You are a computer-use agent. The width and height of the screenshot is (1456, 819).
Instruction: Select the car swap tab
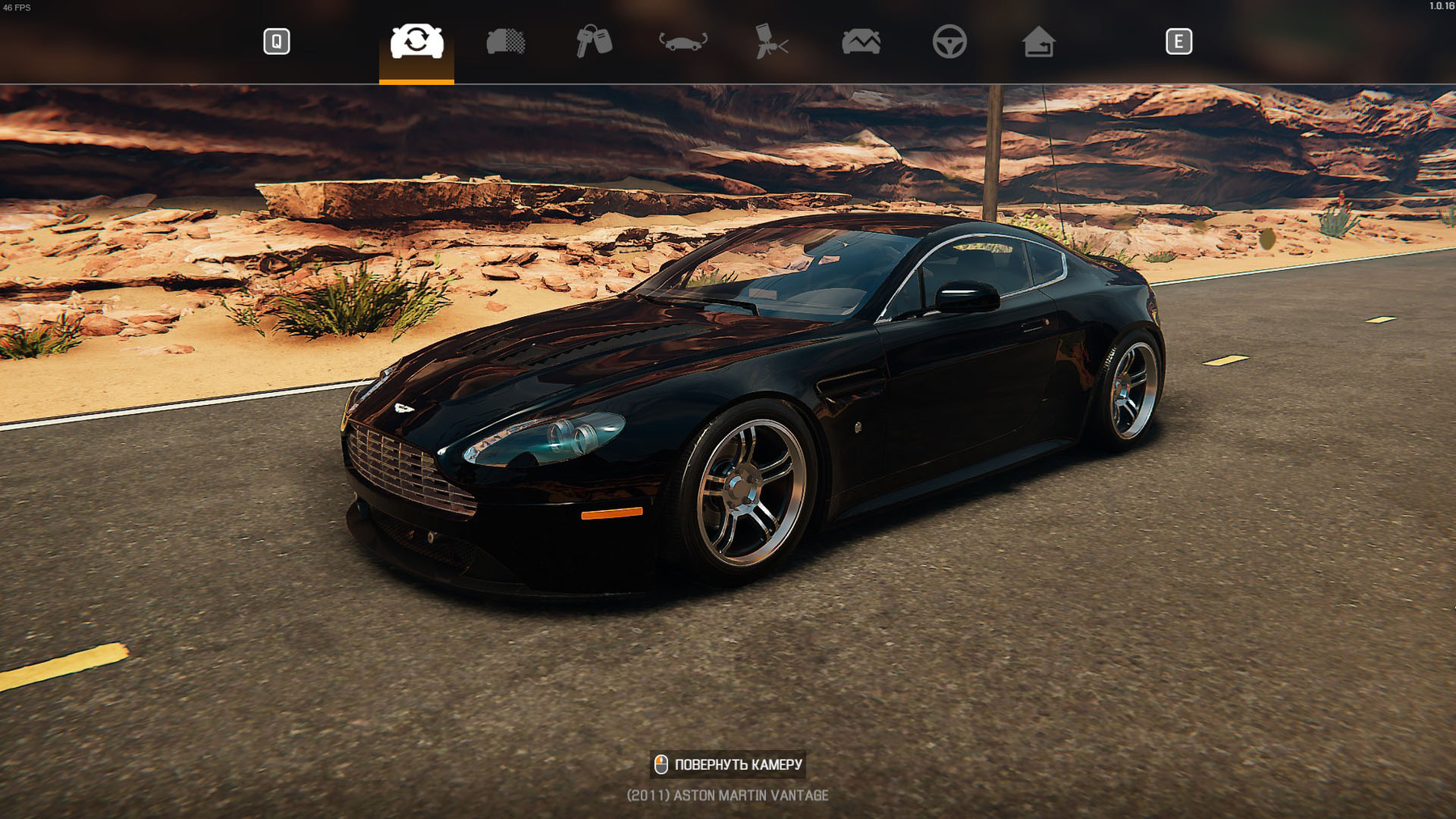click(x=417, y=41)
